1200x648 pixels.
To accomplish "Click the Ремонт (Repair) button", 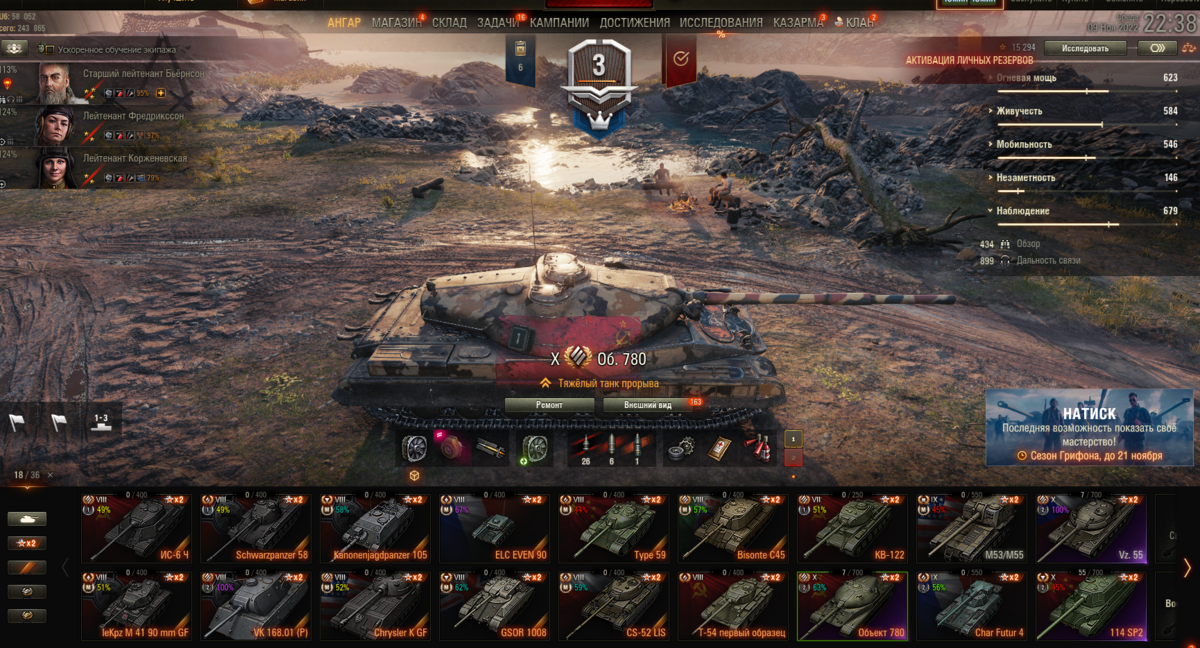I will point(549,405).
